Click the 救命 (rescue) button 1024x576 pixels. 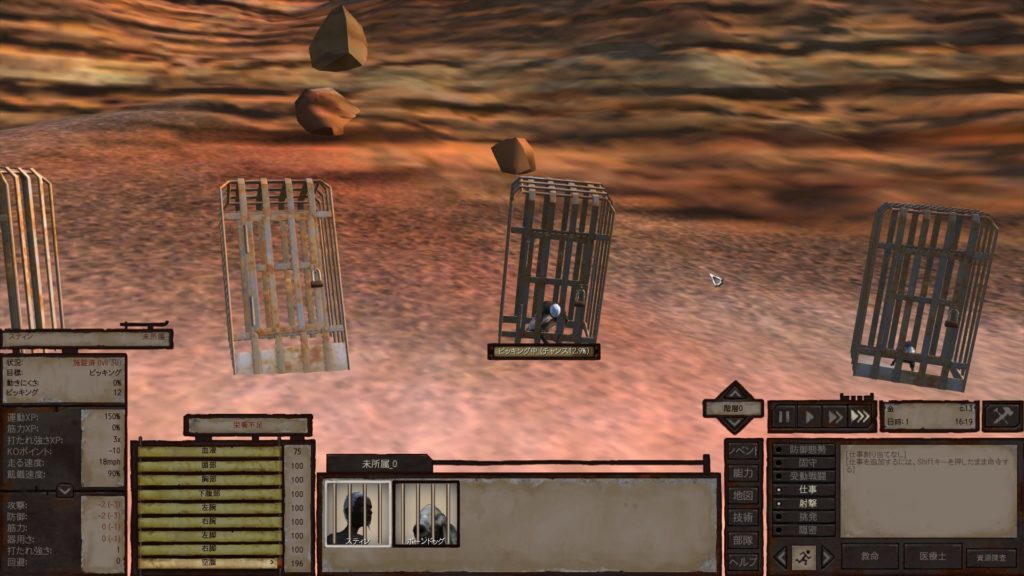point(869,556)
